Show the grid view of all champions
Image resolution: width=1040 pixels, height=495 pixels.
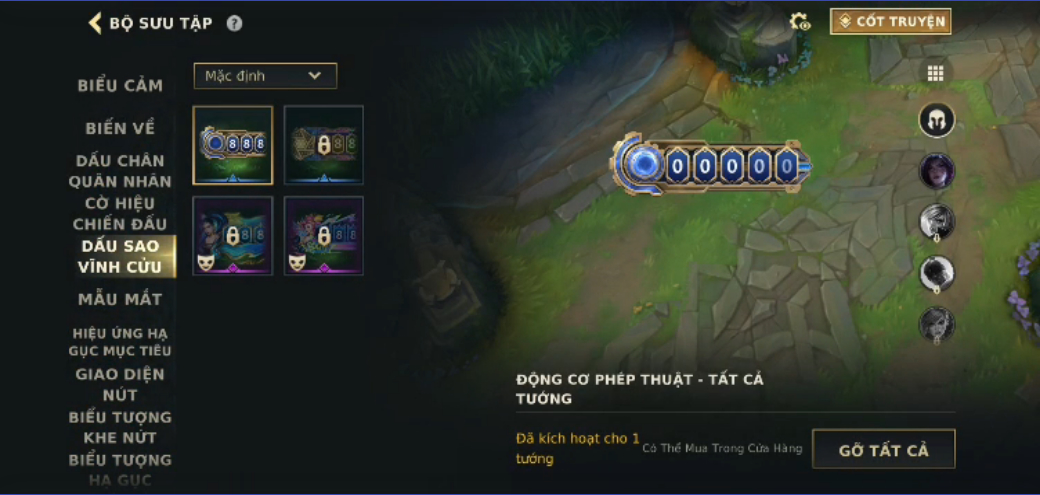coord(936,73)
